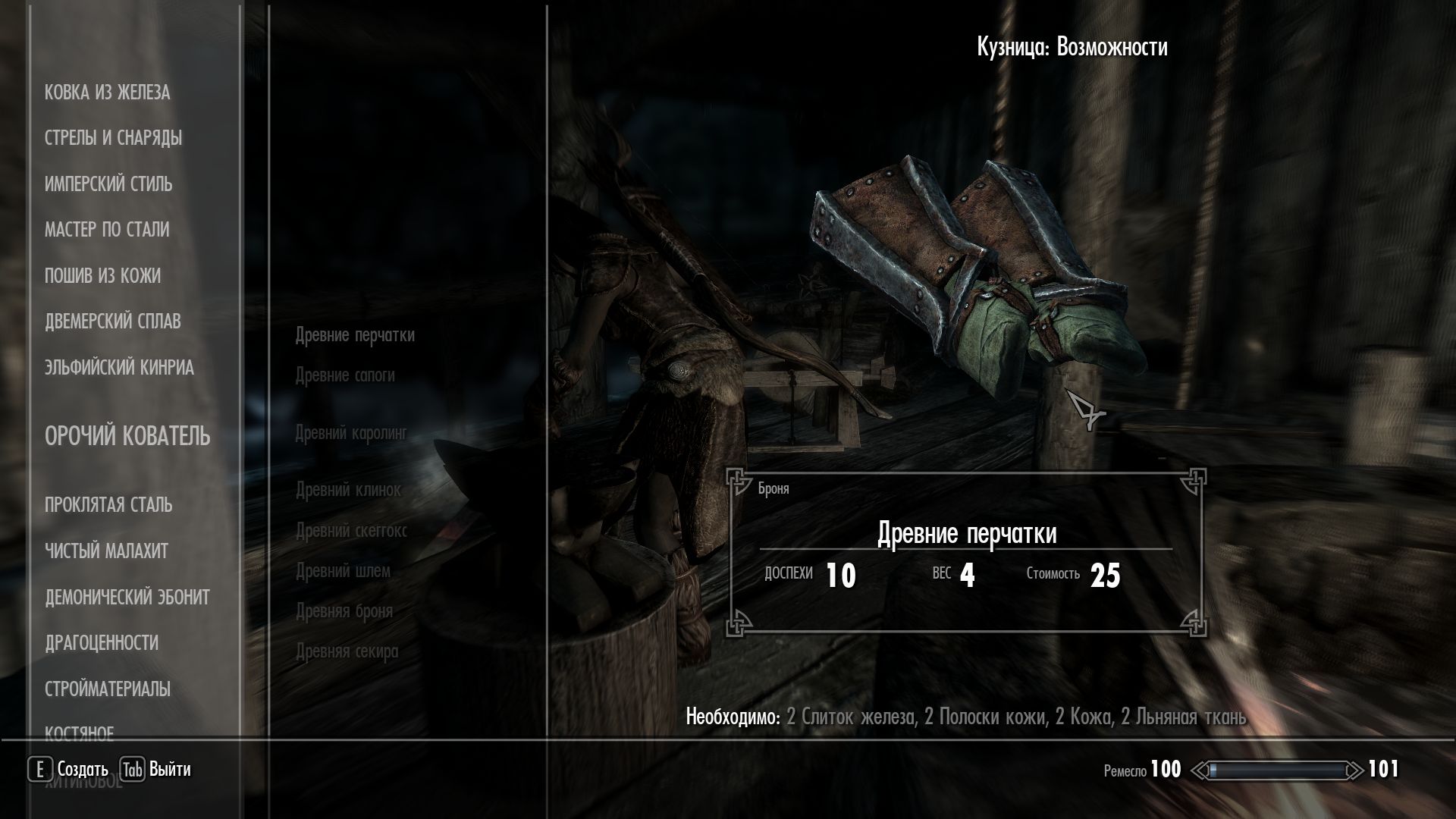Choose the Имперский стиль category
The height and width of the screenshot is (819, 1456).
tap(108, 184)
